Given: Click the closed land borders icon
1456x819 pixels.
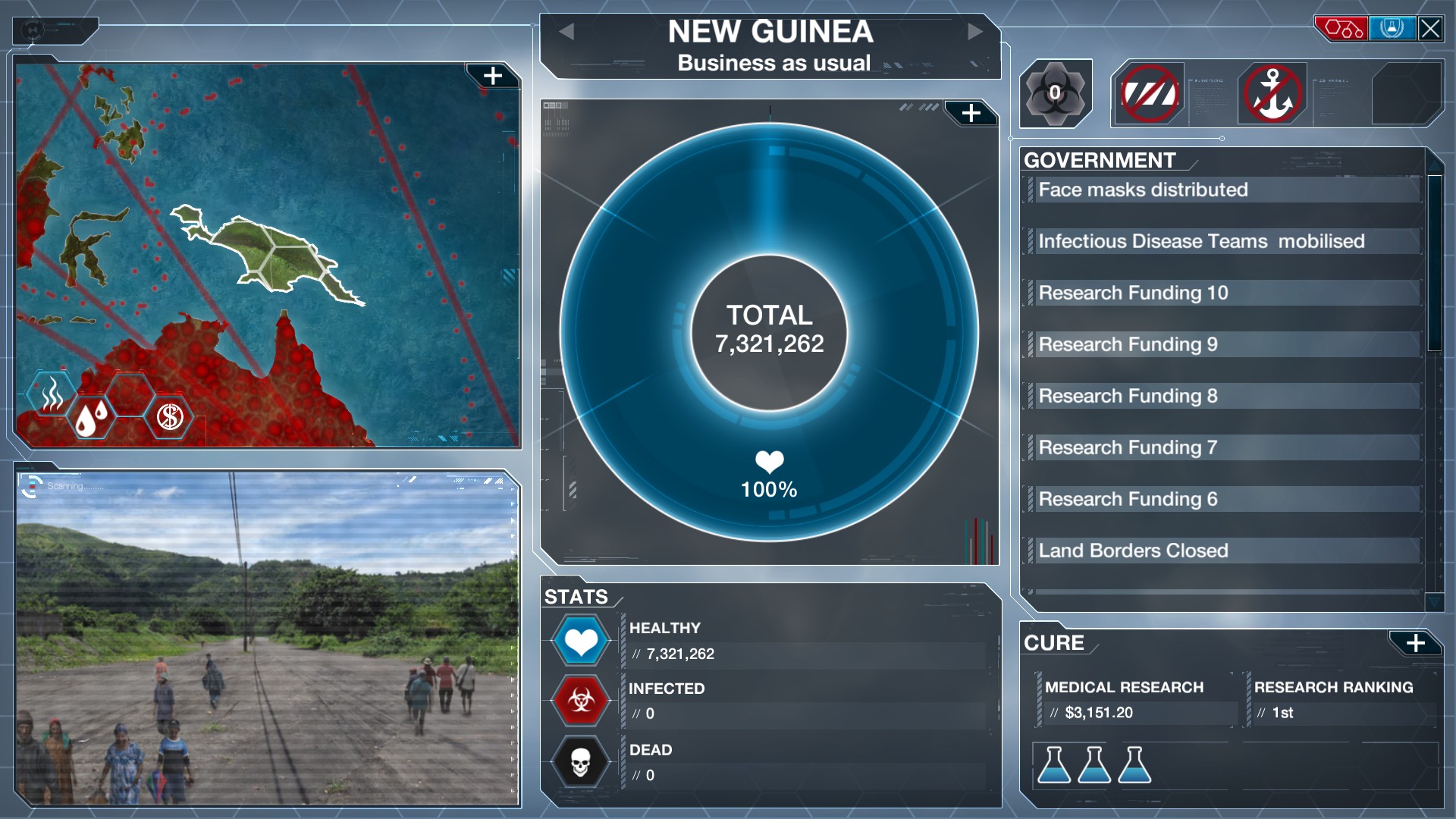Looking at the screenshot, I should coord(1150,94).
